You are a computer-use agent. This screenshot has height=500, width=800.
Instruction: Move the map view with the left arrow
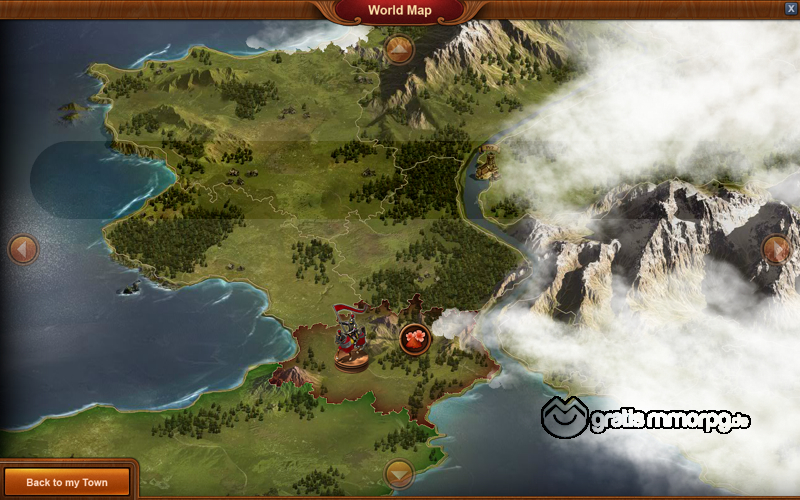coord(22,249)
